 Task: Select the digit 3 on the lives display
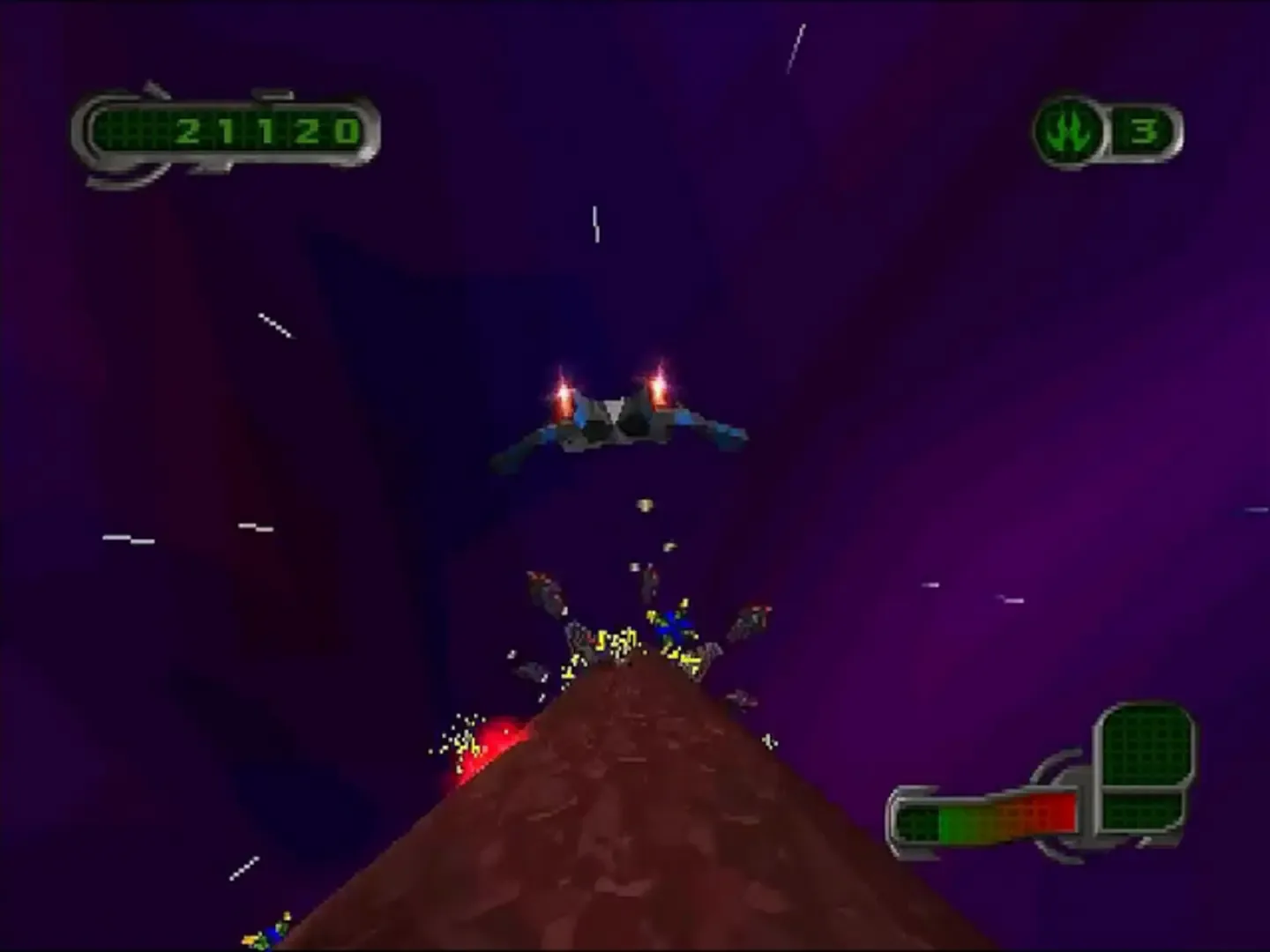point(1144,130)
